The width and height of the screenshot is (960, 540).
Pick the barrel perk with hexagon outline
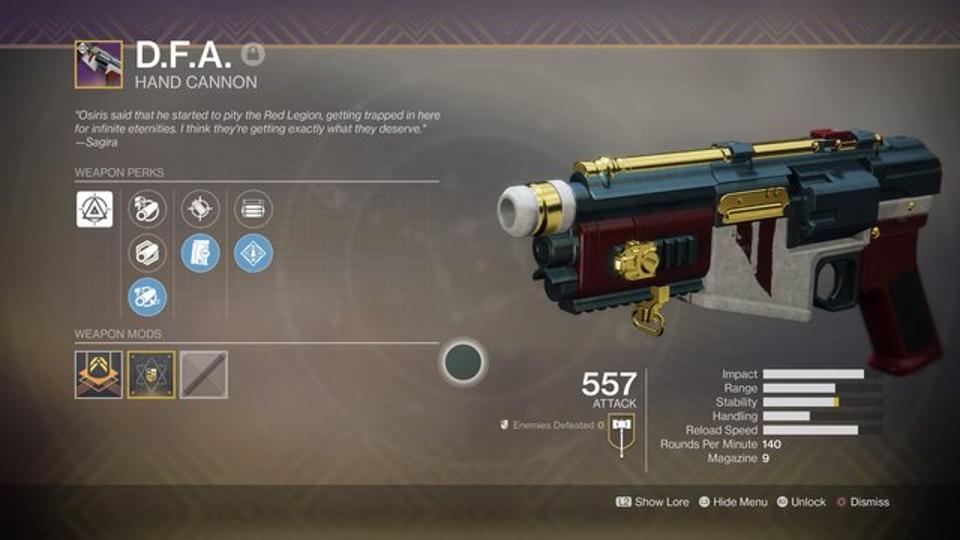(148, 252)
